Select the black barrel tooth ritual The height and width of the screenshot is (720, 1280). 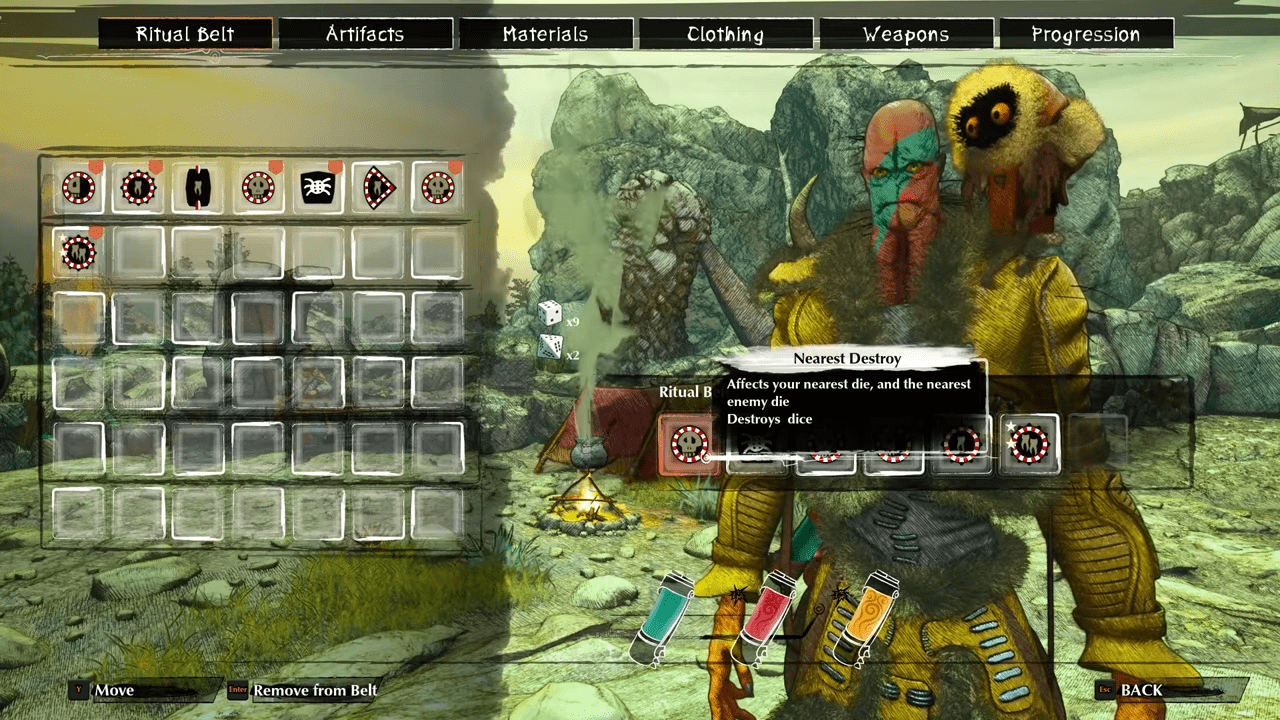[x=198, y=187]
